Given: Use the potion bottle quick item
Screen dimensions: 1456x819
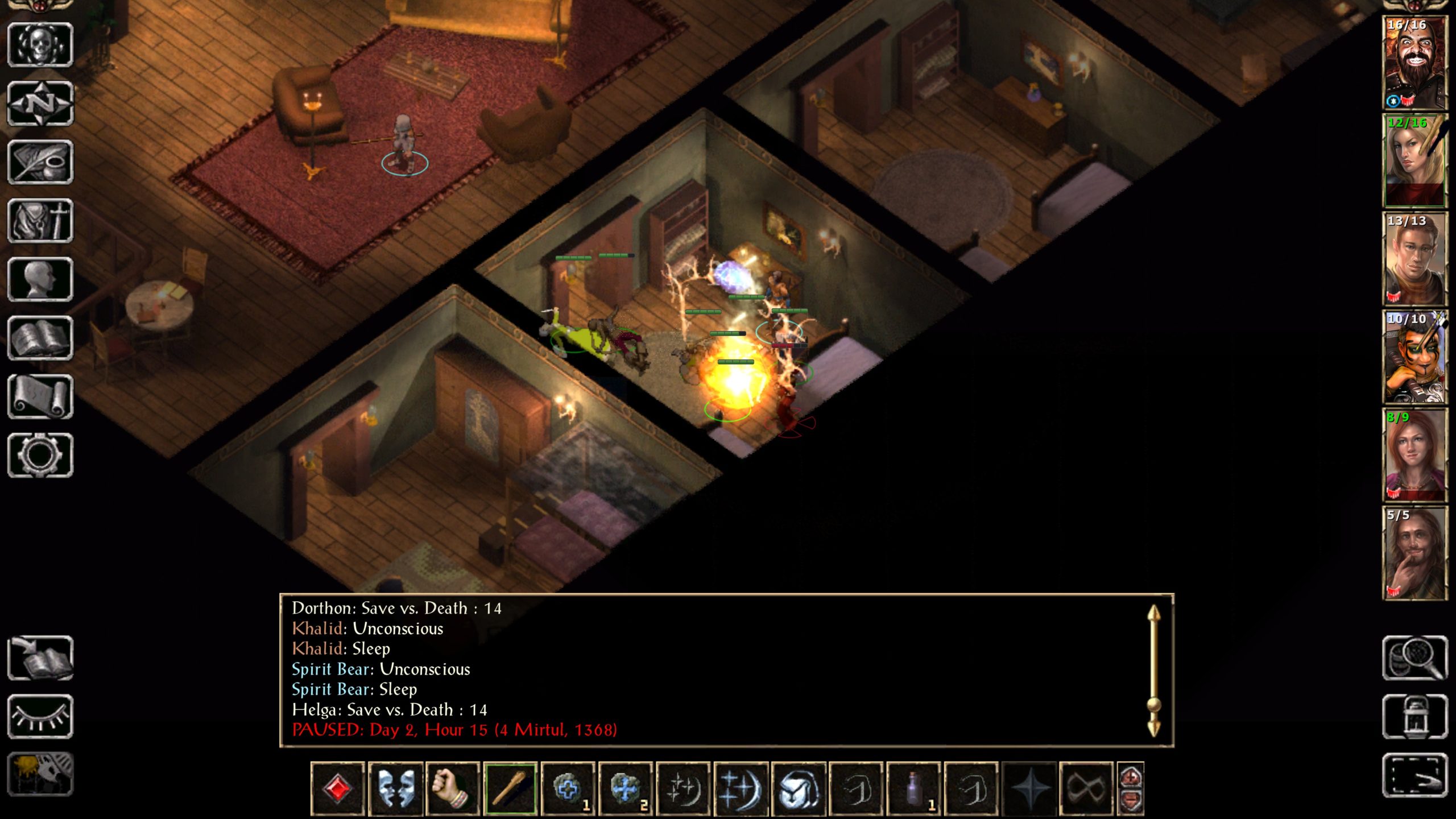Looking at the screenshot, I should [914, 789].
